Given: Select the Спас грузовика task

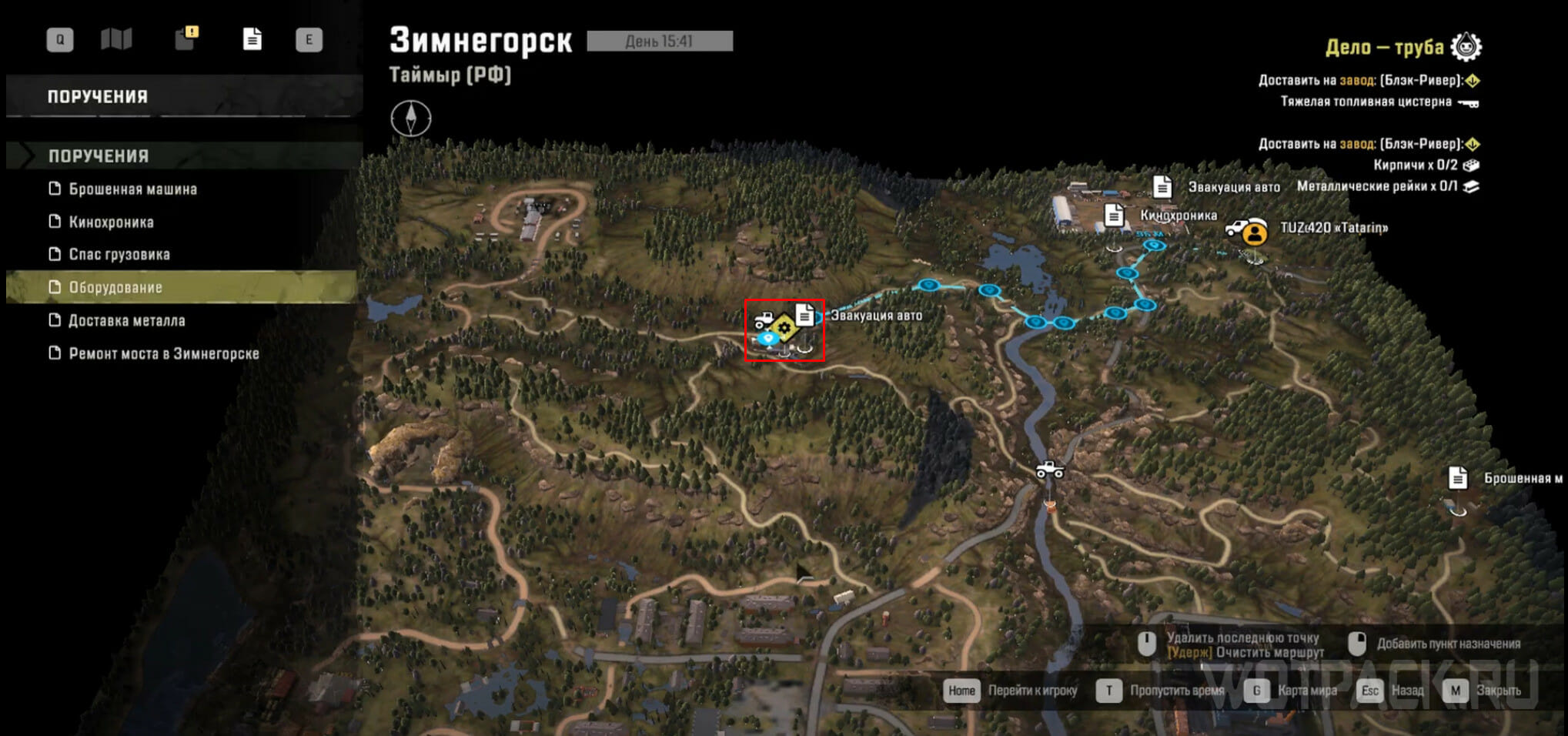Looking at the screenshot, I should click(x=119, y=255).
